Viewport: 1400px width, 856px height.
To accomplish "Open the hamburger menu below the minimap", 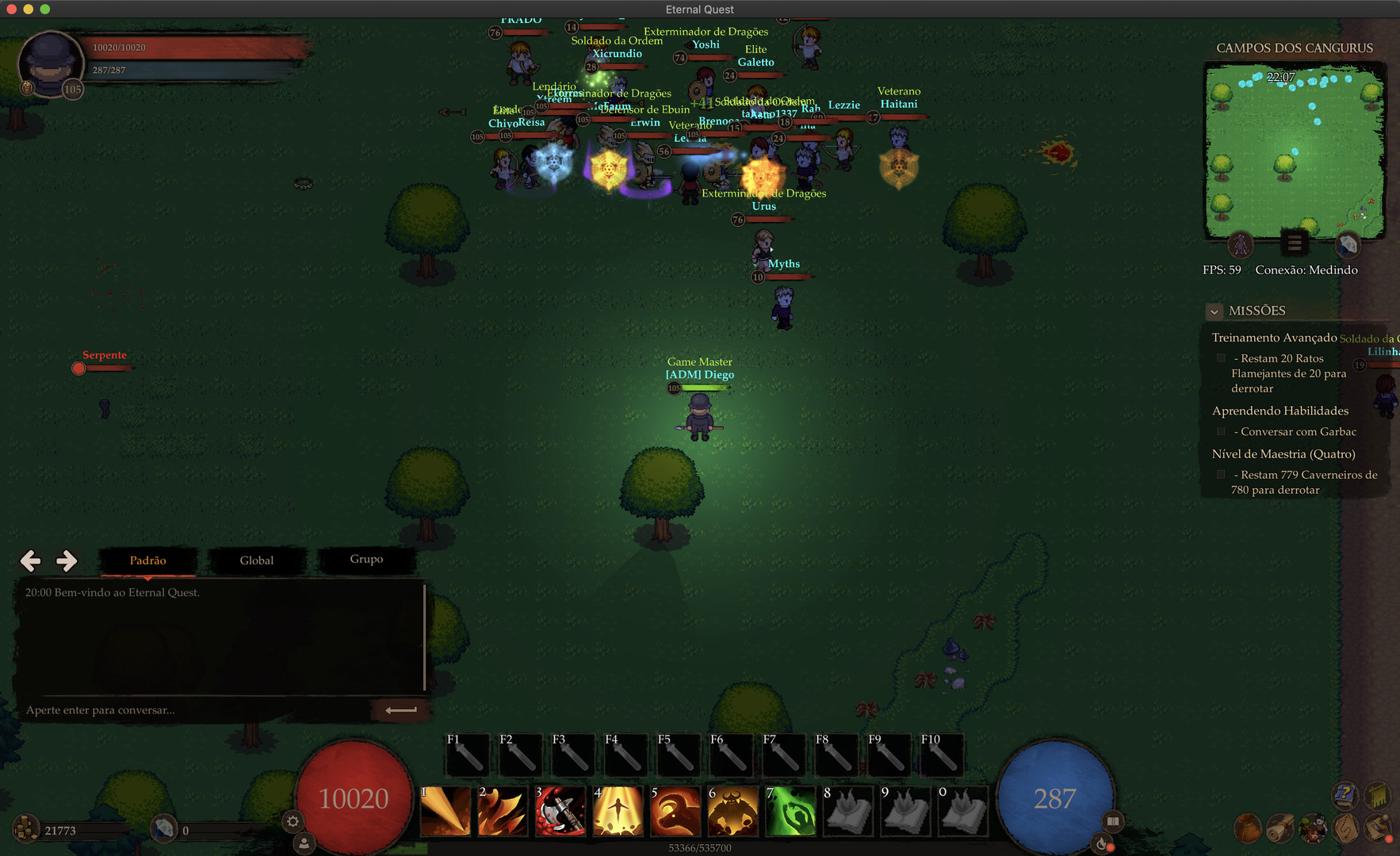I will tap(1295, 243).
